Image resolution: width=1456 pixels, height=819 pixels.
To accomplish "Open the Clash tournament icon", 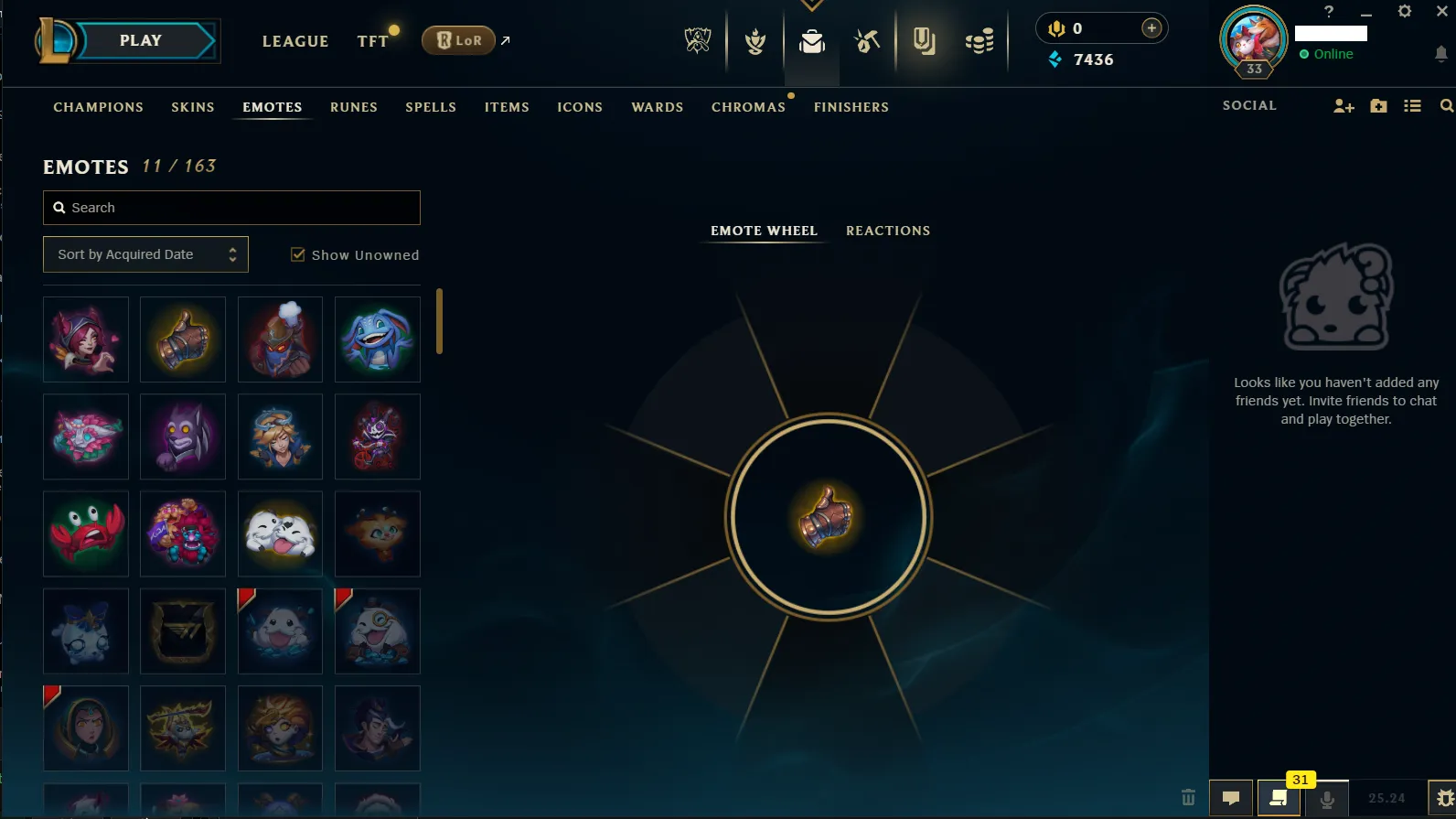I will [x=754, y=40].
